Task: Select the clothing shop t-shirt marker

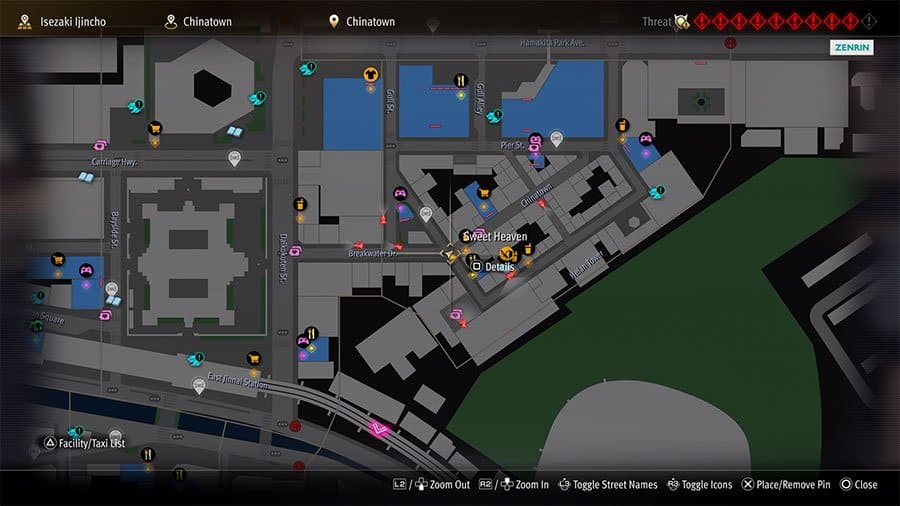Action: tap(370, 73)
